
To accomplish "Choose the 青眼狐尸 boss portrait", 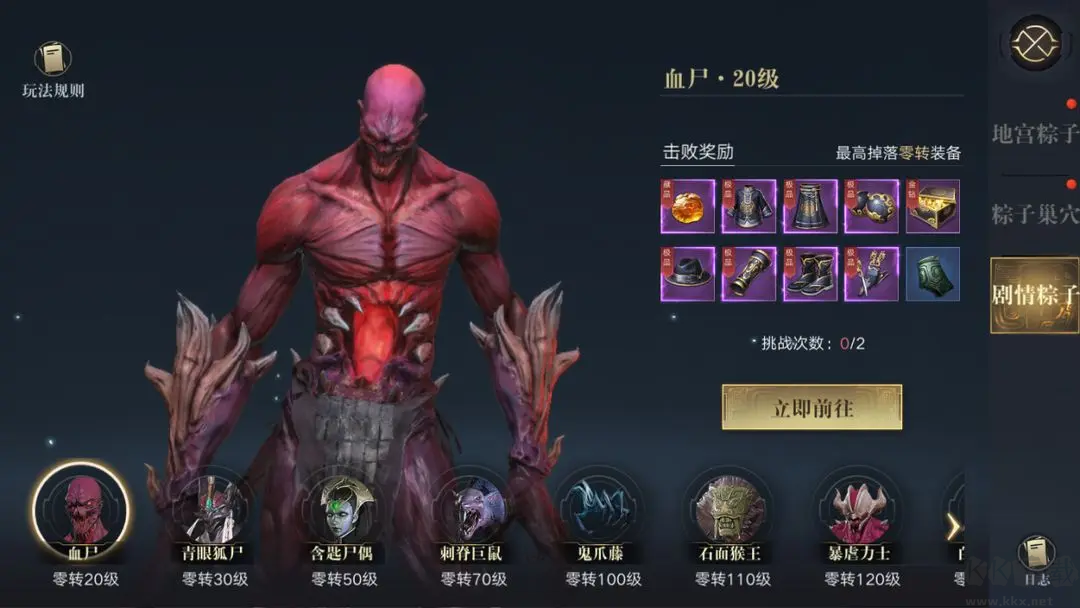I will (210, 511).
